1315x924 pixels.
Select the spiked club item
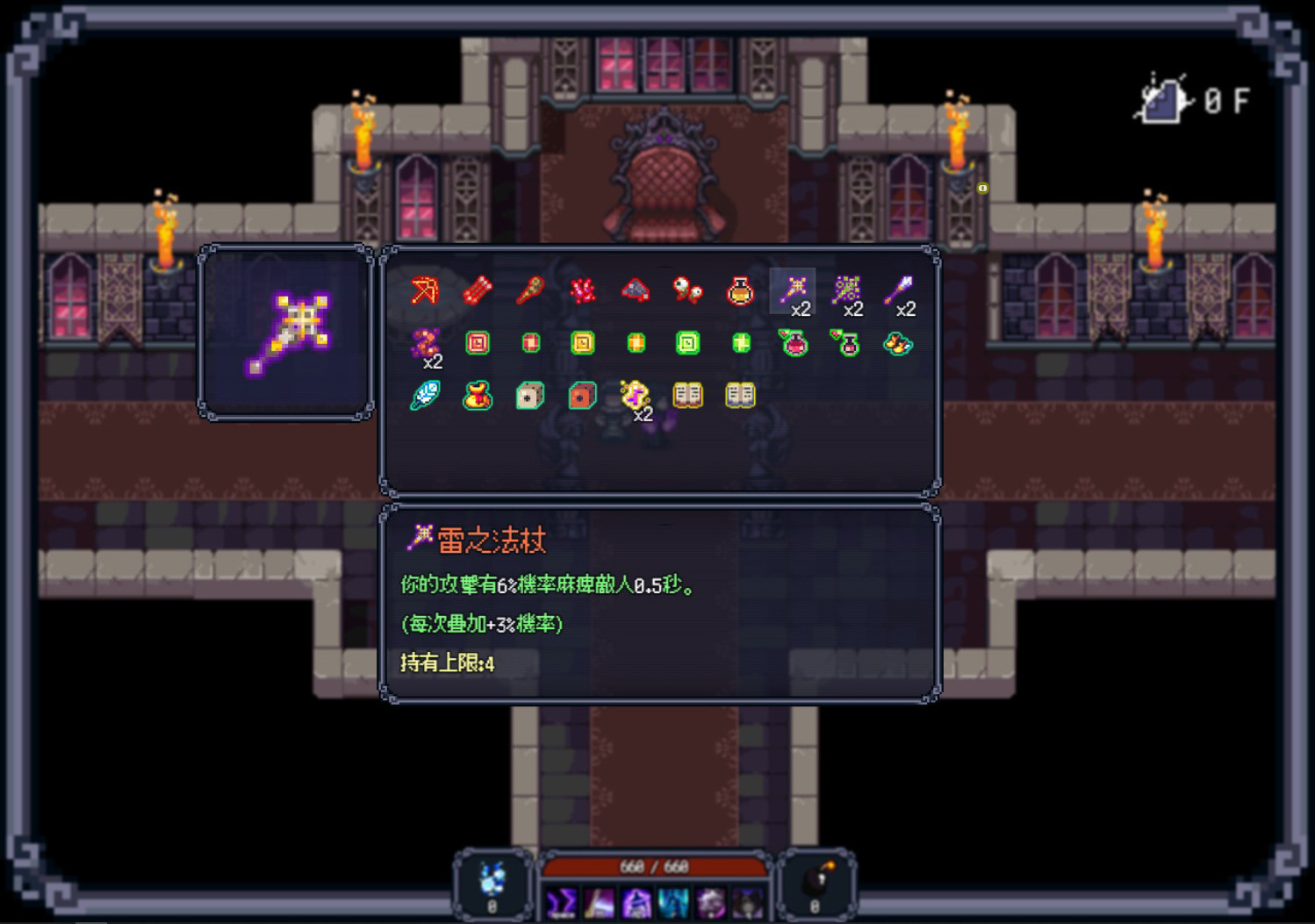click(x=529, y=291)
